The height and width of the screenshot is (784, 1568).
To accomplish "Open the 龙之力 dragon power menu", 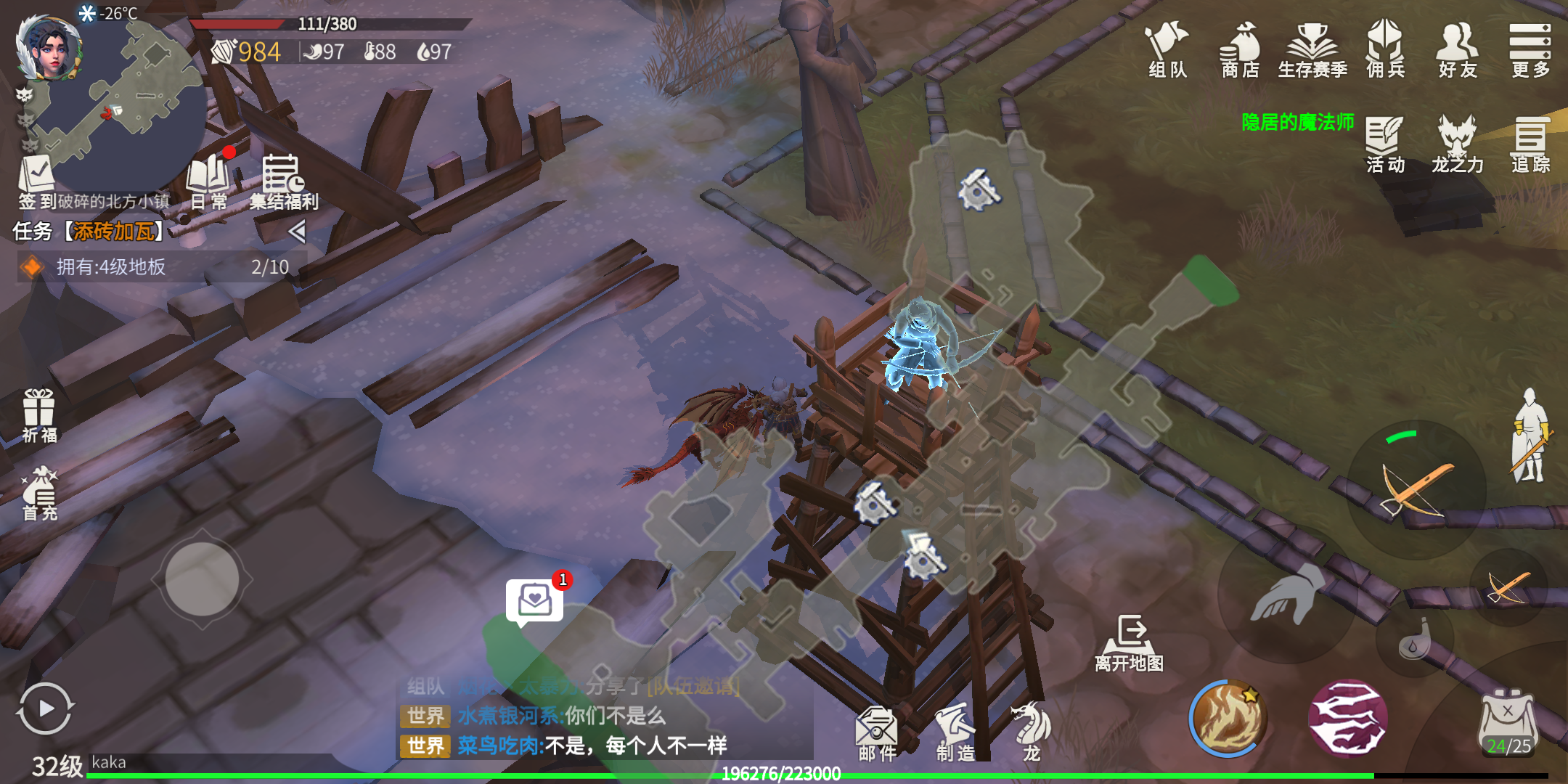I will (x=1458, y=144).
